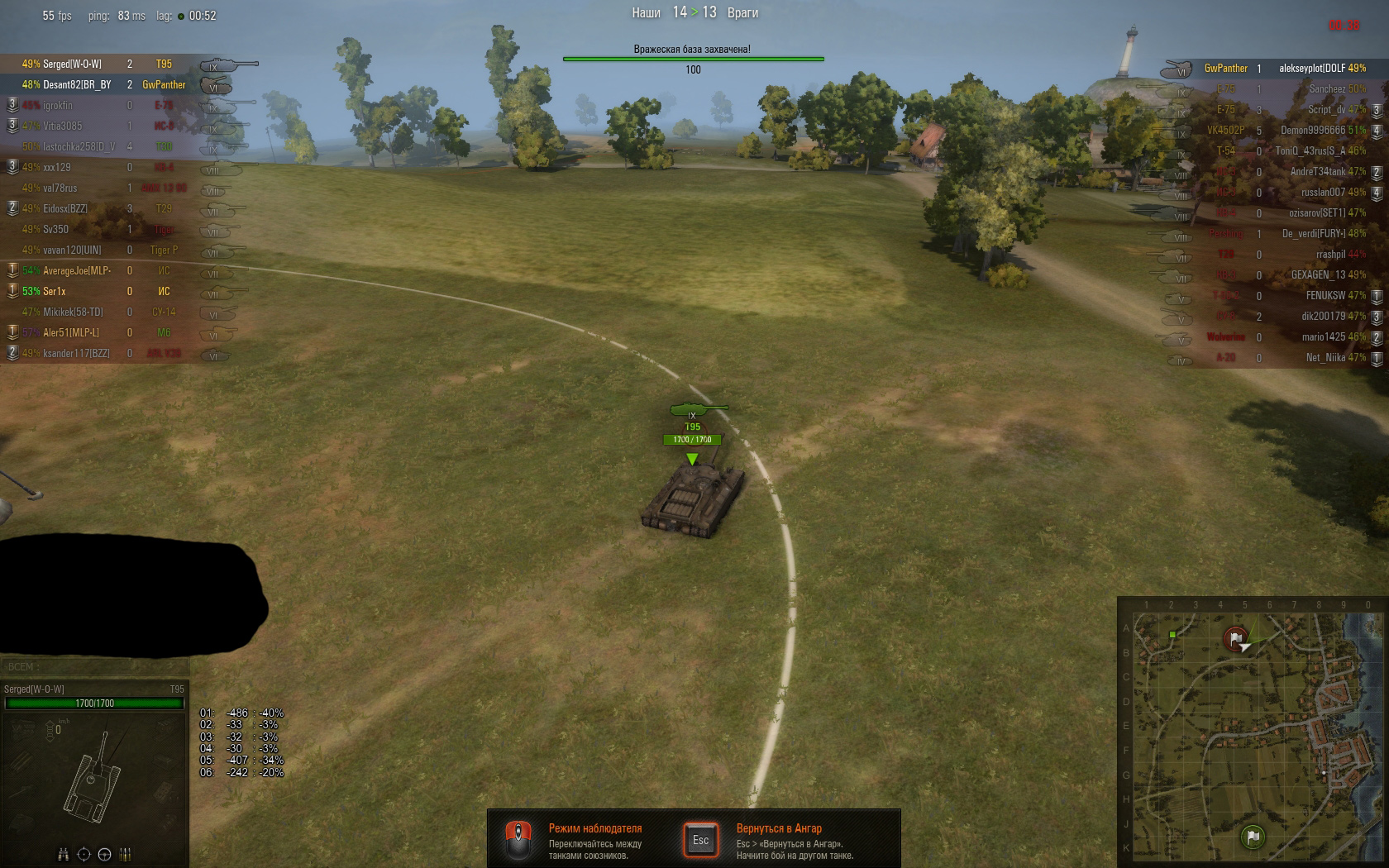The height and width of the screenshot is (868, 1389).
Task: Focus the chat input field
Action: pos(95,666)
